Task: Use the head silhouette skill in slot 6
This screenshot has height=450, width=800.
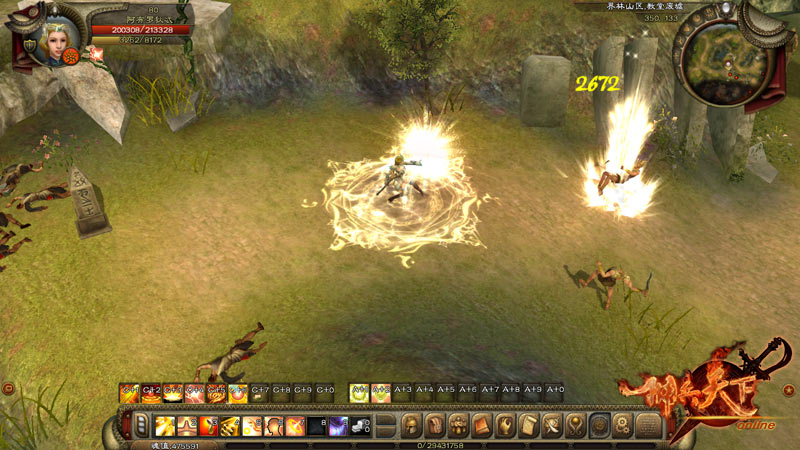Action: point(273,426)
